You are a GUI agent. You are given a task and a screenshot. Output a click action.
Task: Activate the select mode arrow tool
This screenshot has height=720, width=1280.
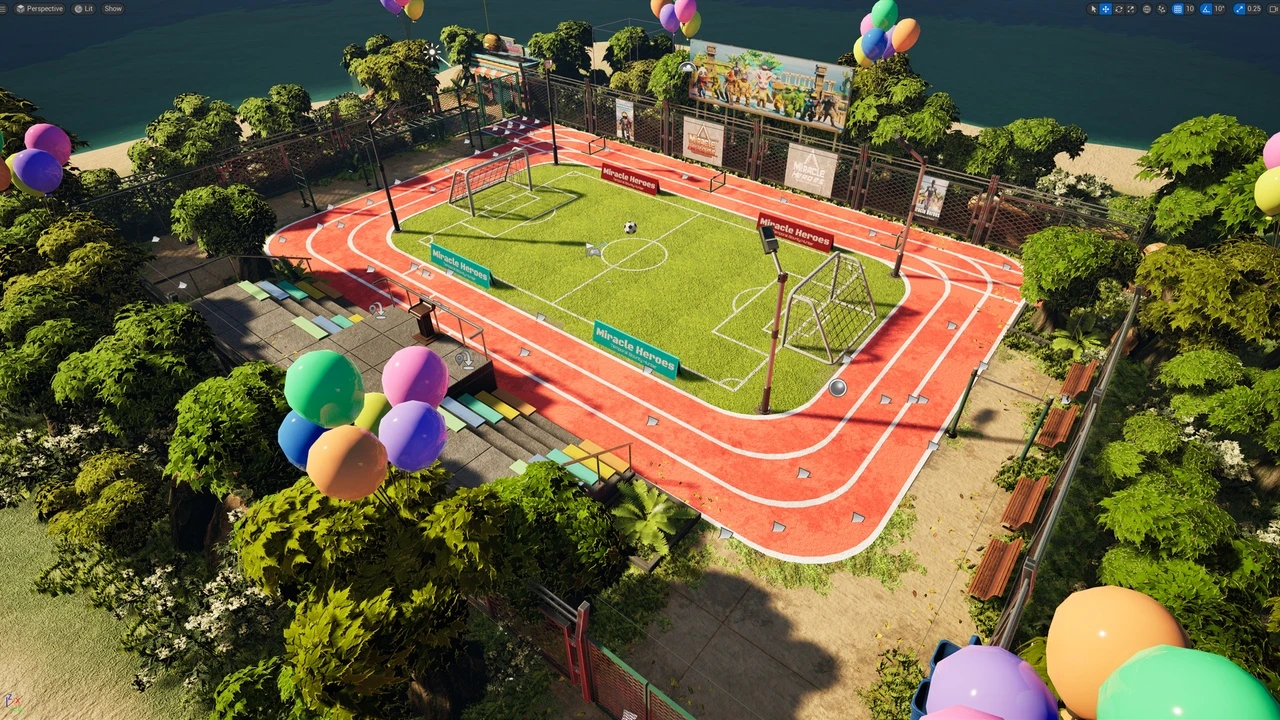[x=1094, y=9]
